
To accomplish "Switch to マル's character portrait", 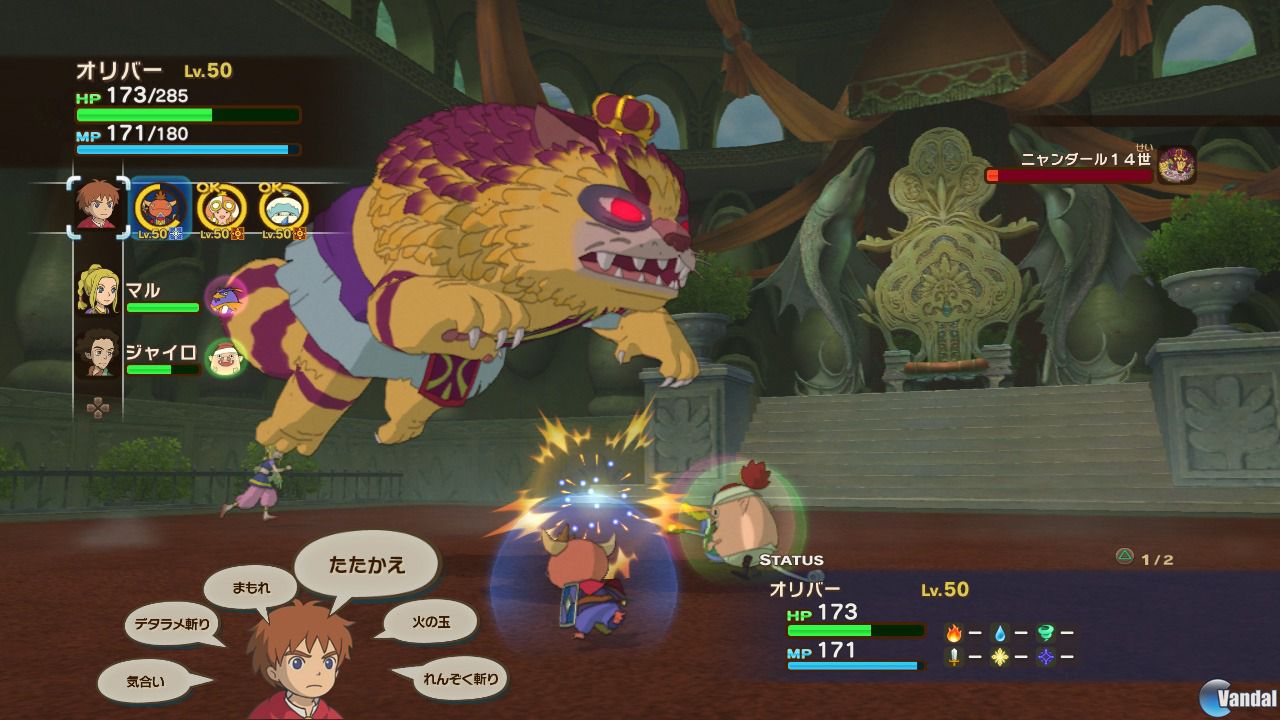I will click(97, 292).
